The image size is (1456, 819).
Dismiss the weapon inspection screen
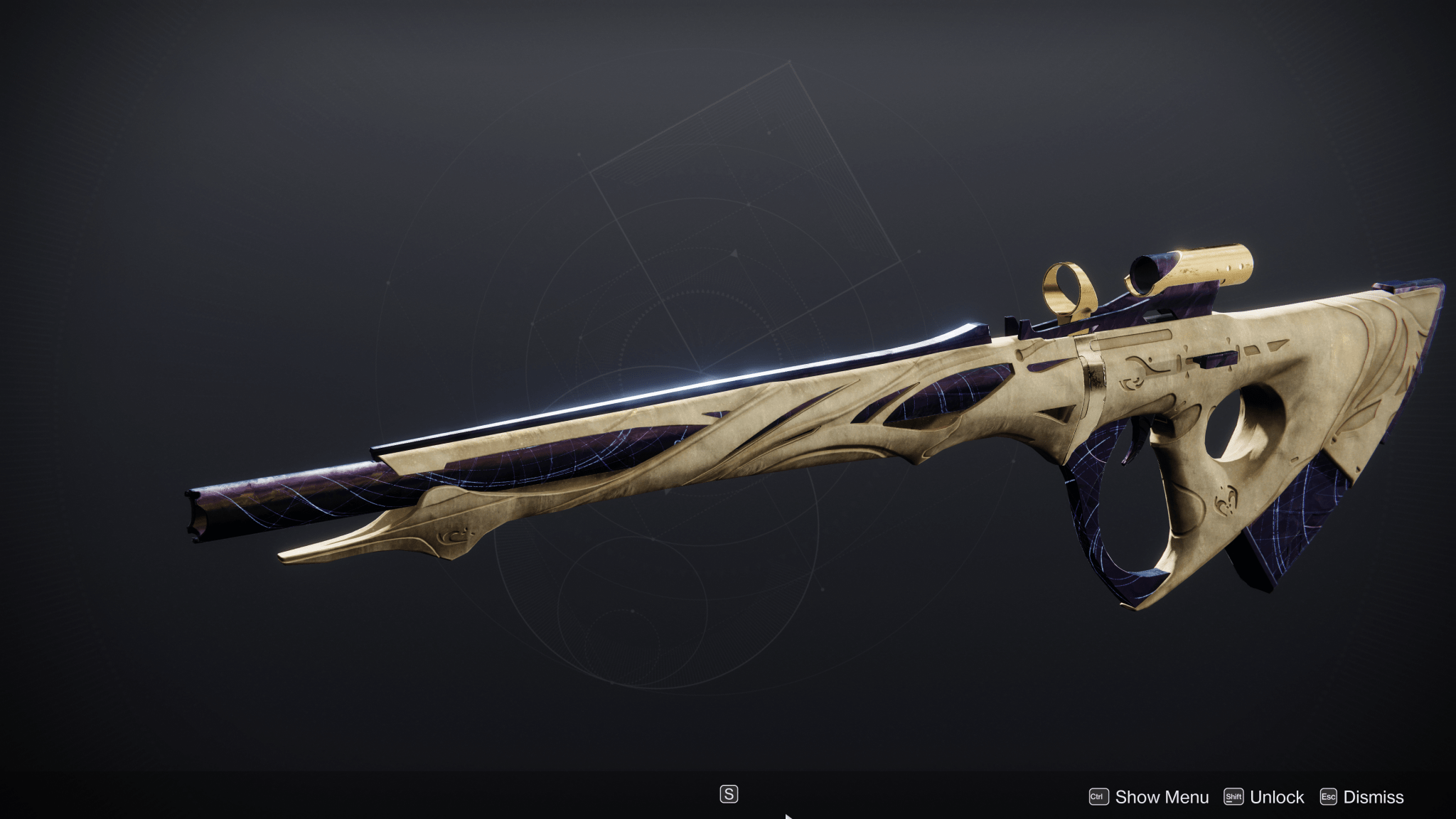(1376, 796)
